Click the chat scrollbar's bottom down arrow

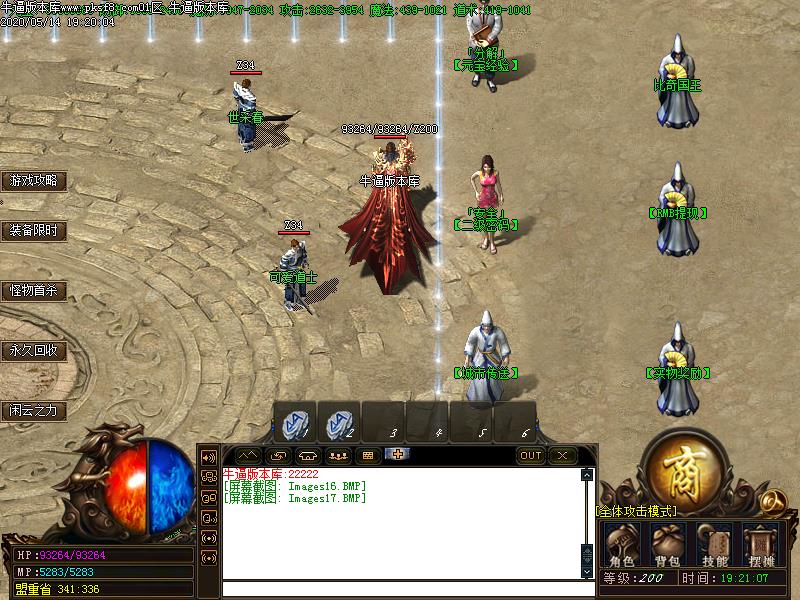point(587,571)
